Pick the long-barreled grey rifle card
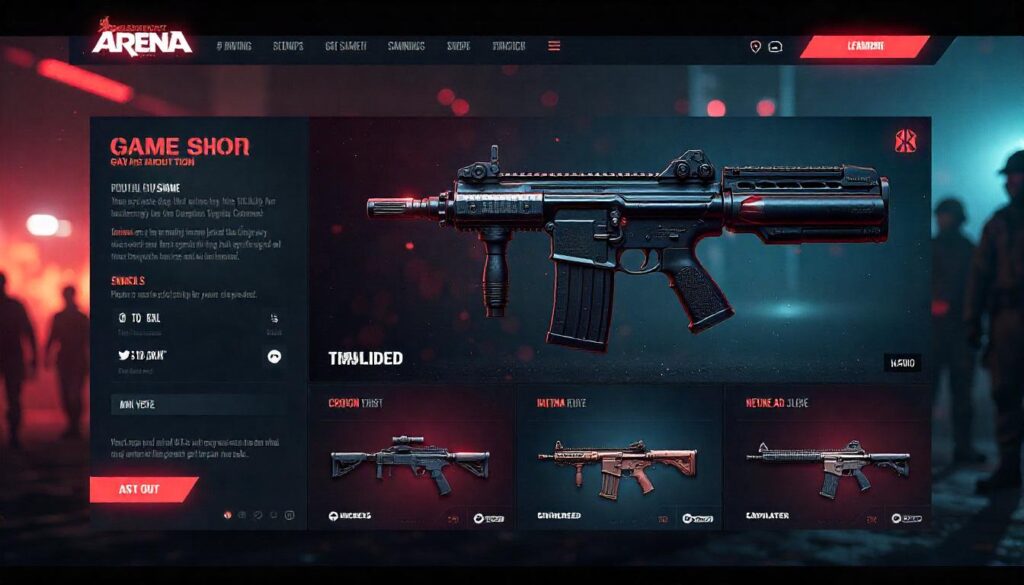This screenshot has height=585, width=1024. point(827,462)
